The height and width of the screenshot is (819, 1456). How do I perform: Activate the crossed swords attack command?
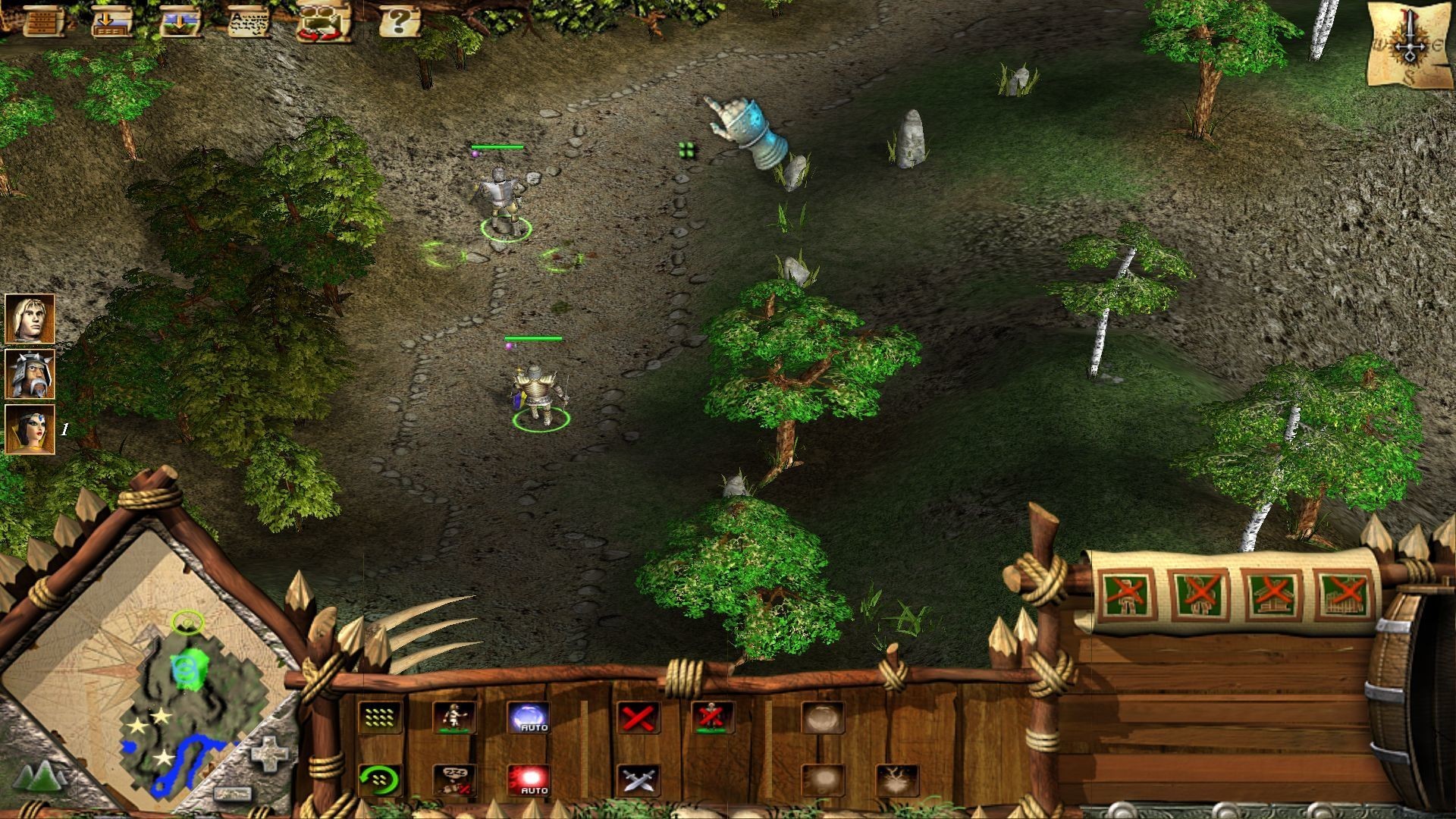pos(638,780)
